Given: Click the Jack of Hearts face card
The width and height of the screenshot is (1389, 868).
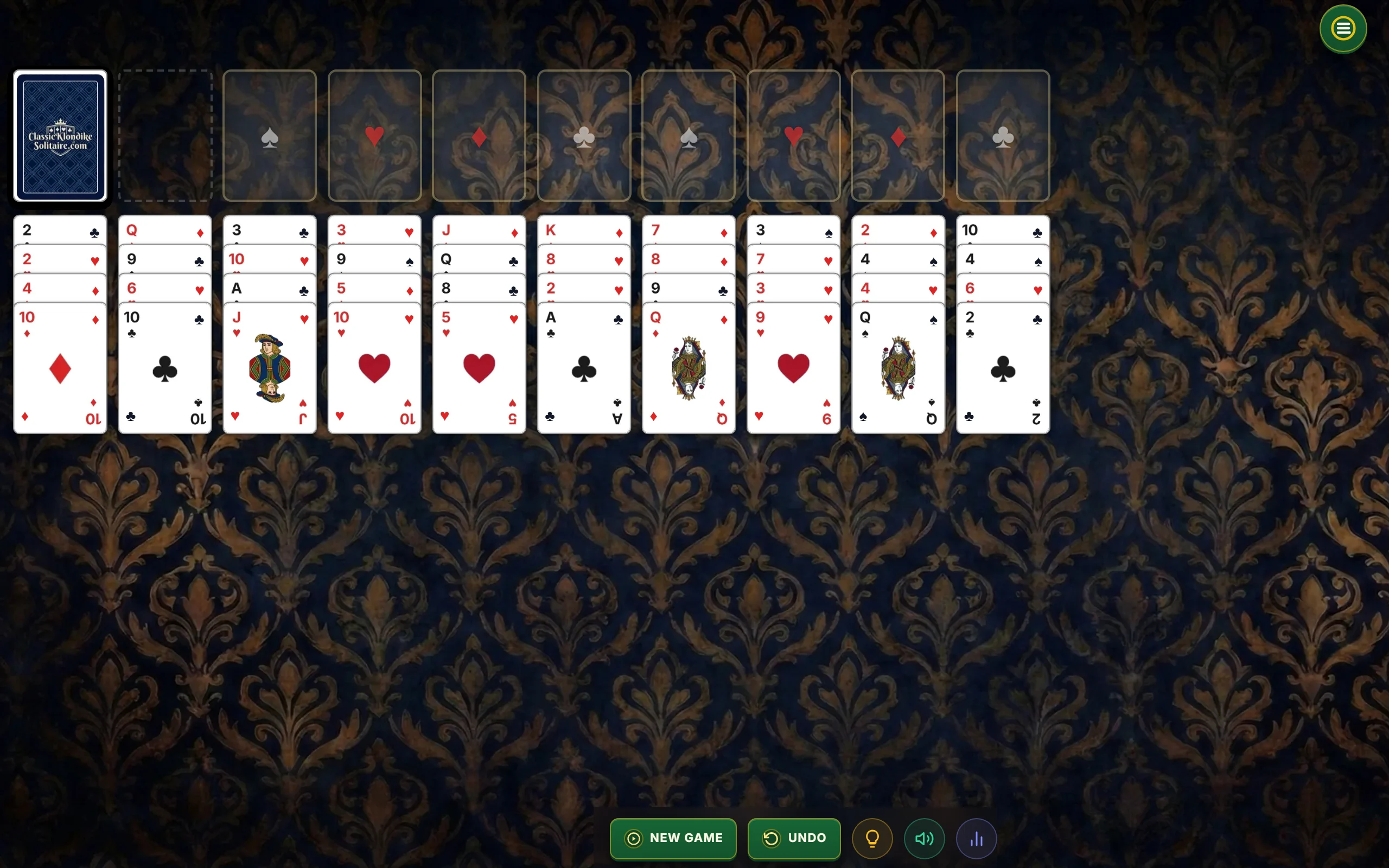Looking at the screenshot, I should 269,367.
